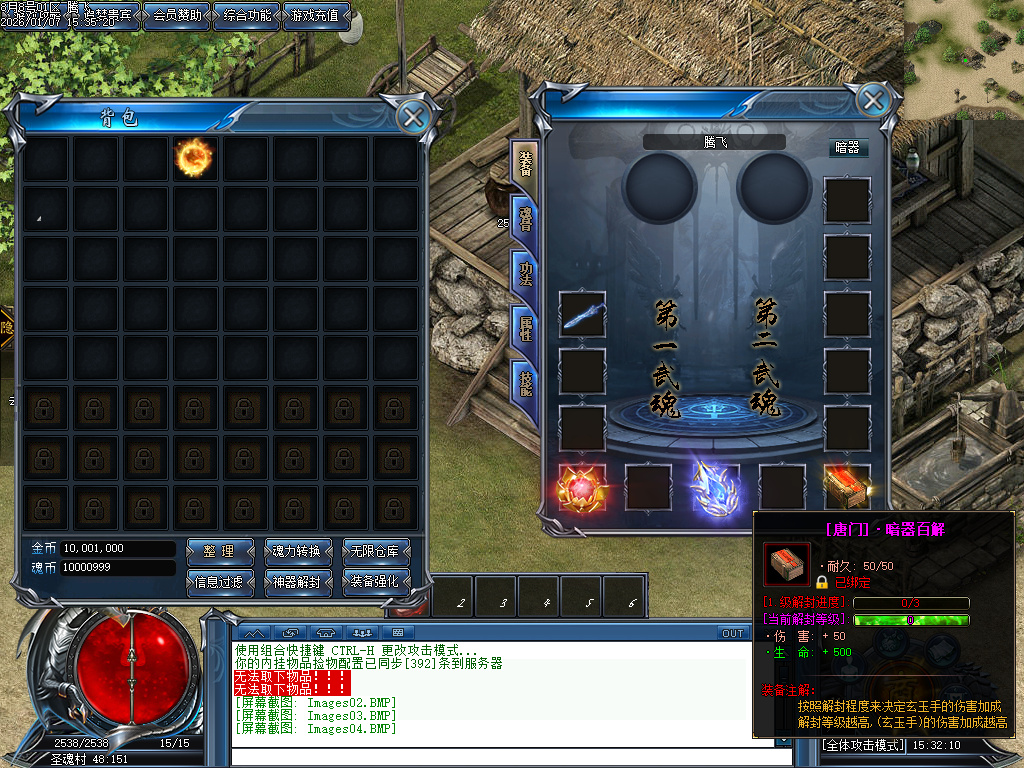Select the equipped blue sword slot
The height and width of the screenshot is (768, 1024).
coord(582,315)
